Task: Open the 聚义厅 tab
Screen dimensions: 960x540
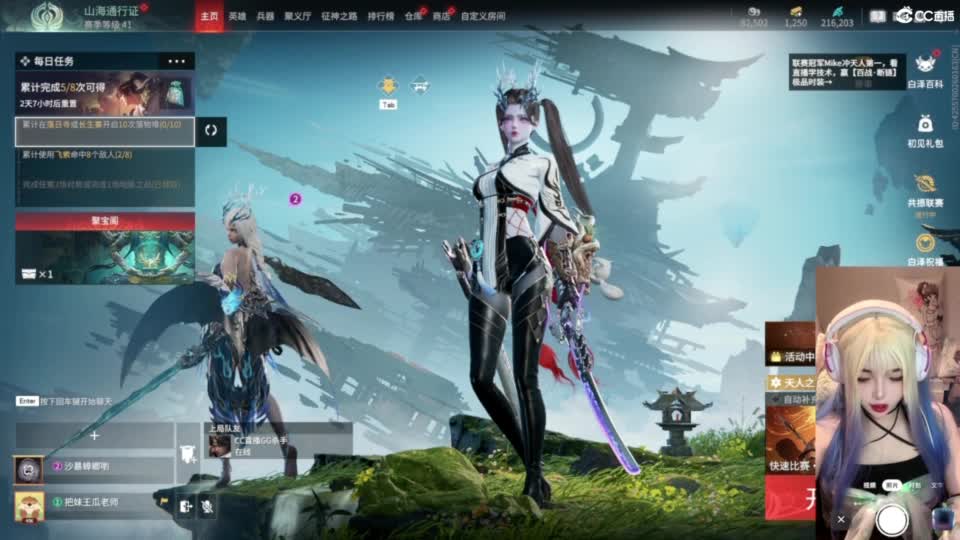Action: [298, 17]
